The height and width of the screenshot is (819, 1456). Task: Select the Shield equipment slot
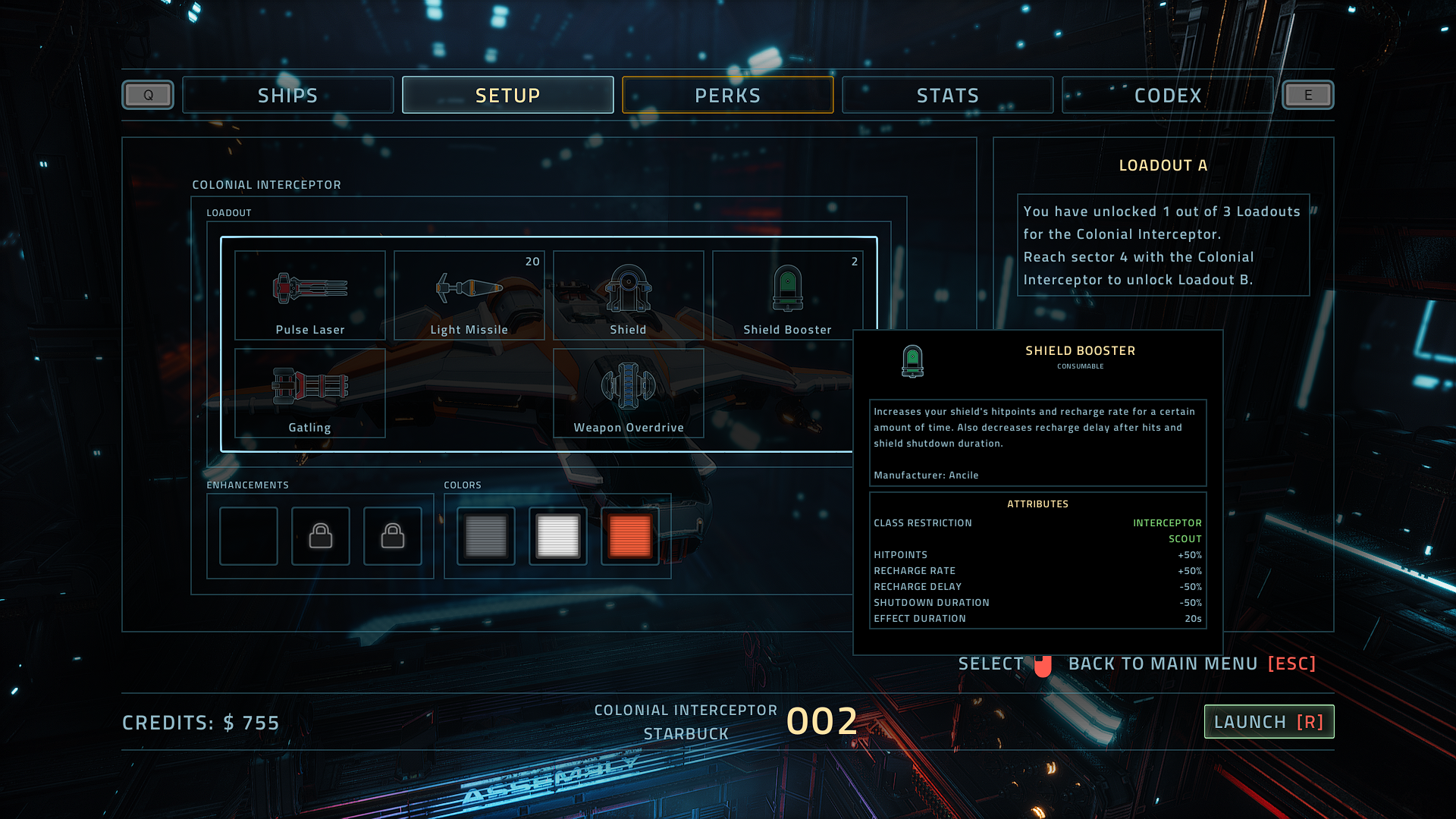click(x=628, y=295)
